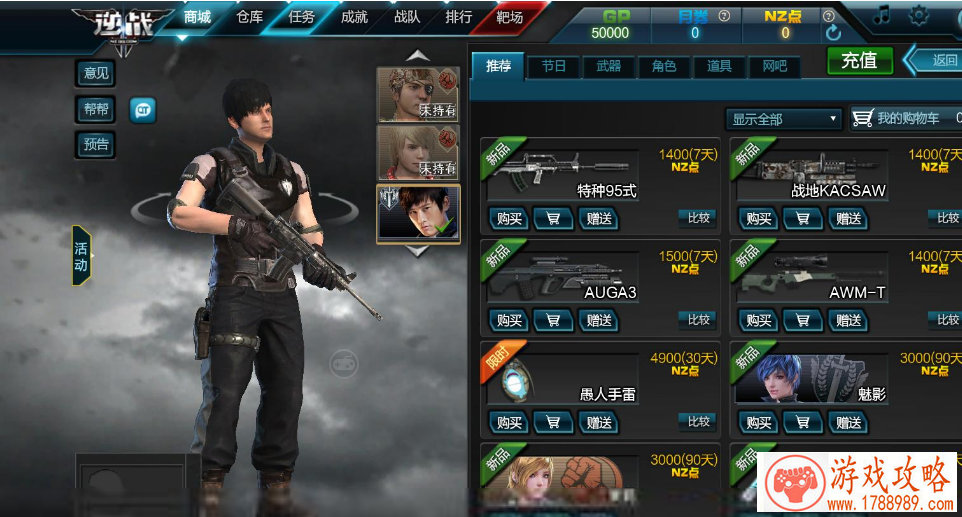Open the 排行 rankings menu
Image resolution: width=962 pixels, height=517 pixels.
click(x=458, y=17)
